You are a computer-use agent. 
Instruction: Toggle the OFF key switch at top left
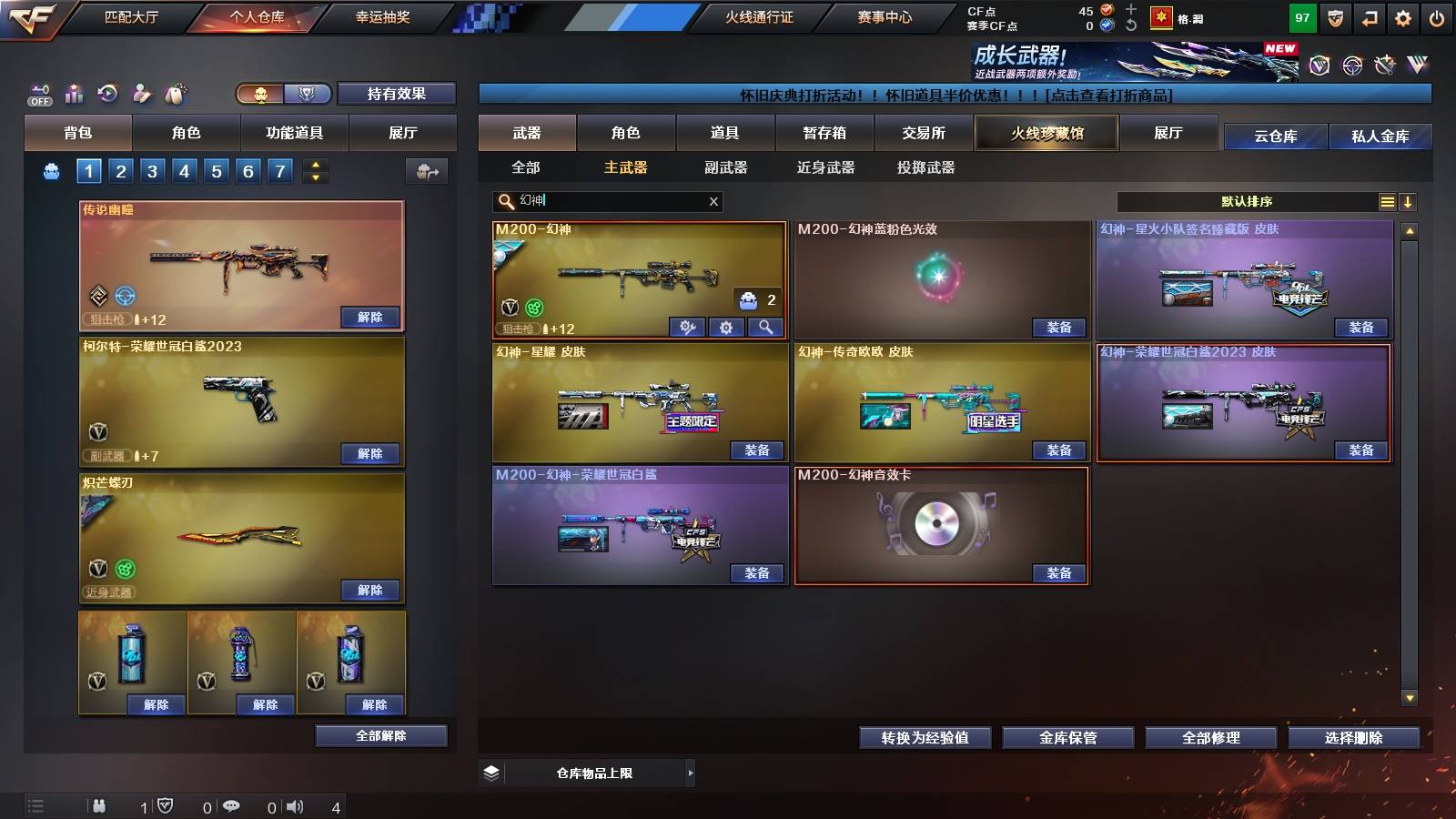point(38,94)
